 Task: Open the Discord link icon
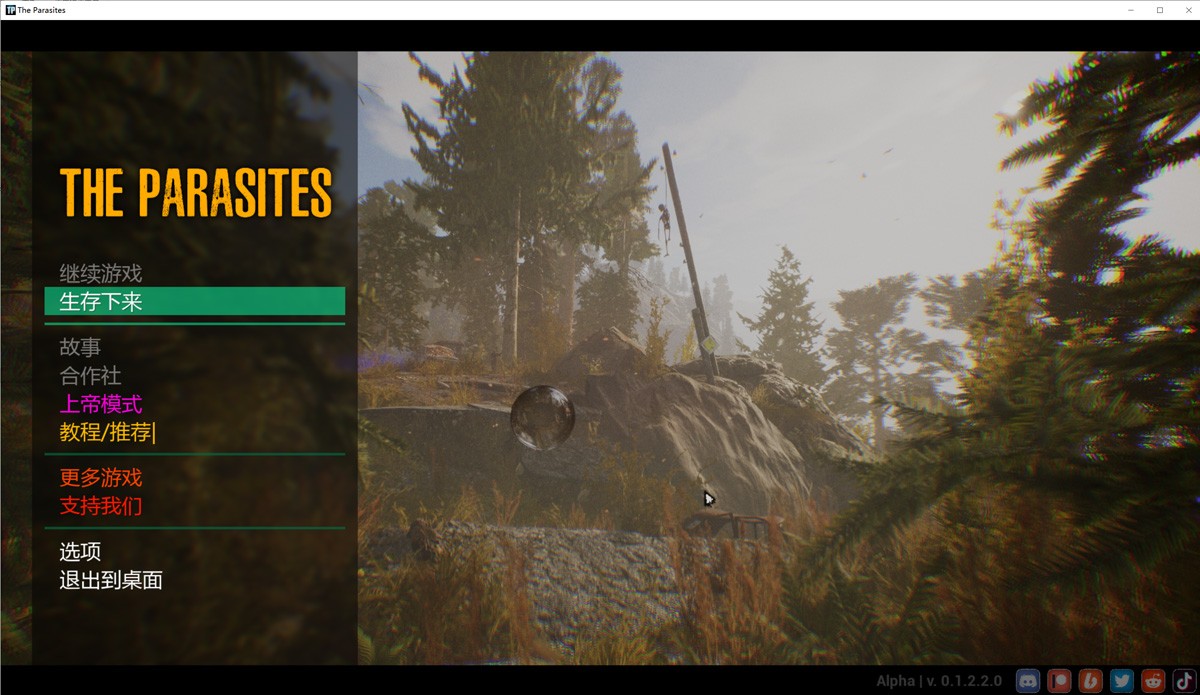coord(1028,681)
